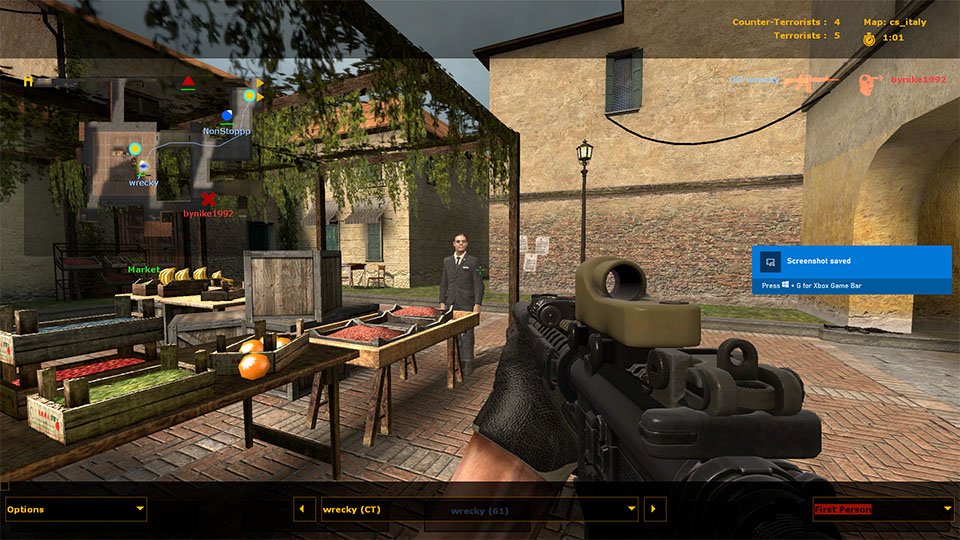Screen dimensions: 960x540
Task: Open the wrecky (CT) player selector
Action: [479, 509]
